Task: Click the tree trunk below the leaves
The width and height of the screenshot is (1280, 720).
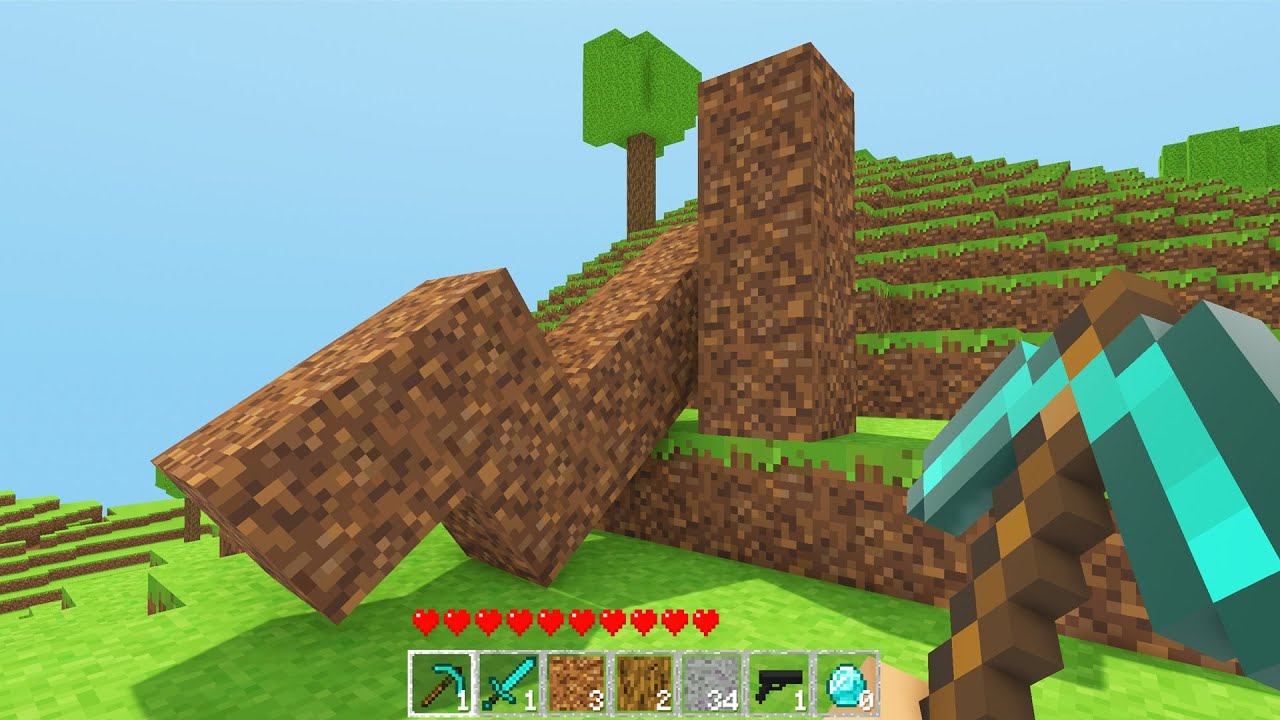Action: coord(638,185)
